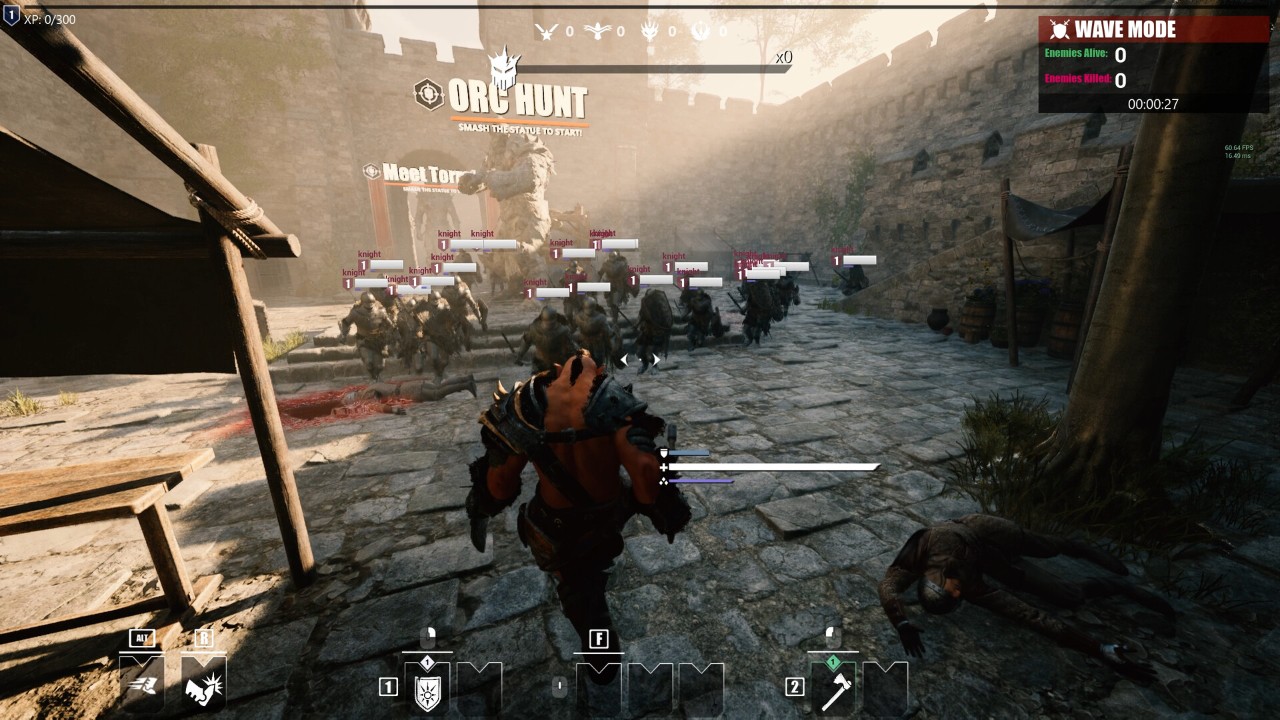Use the punch impact ability icon
The width and height of the screenshot is (1280, 720).
(203, 685)
